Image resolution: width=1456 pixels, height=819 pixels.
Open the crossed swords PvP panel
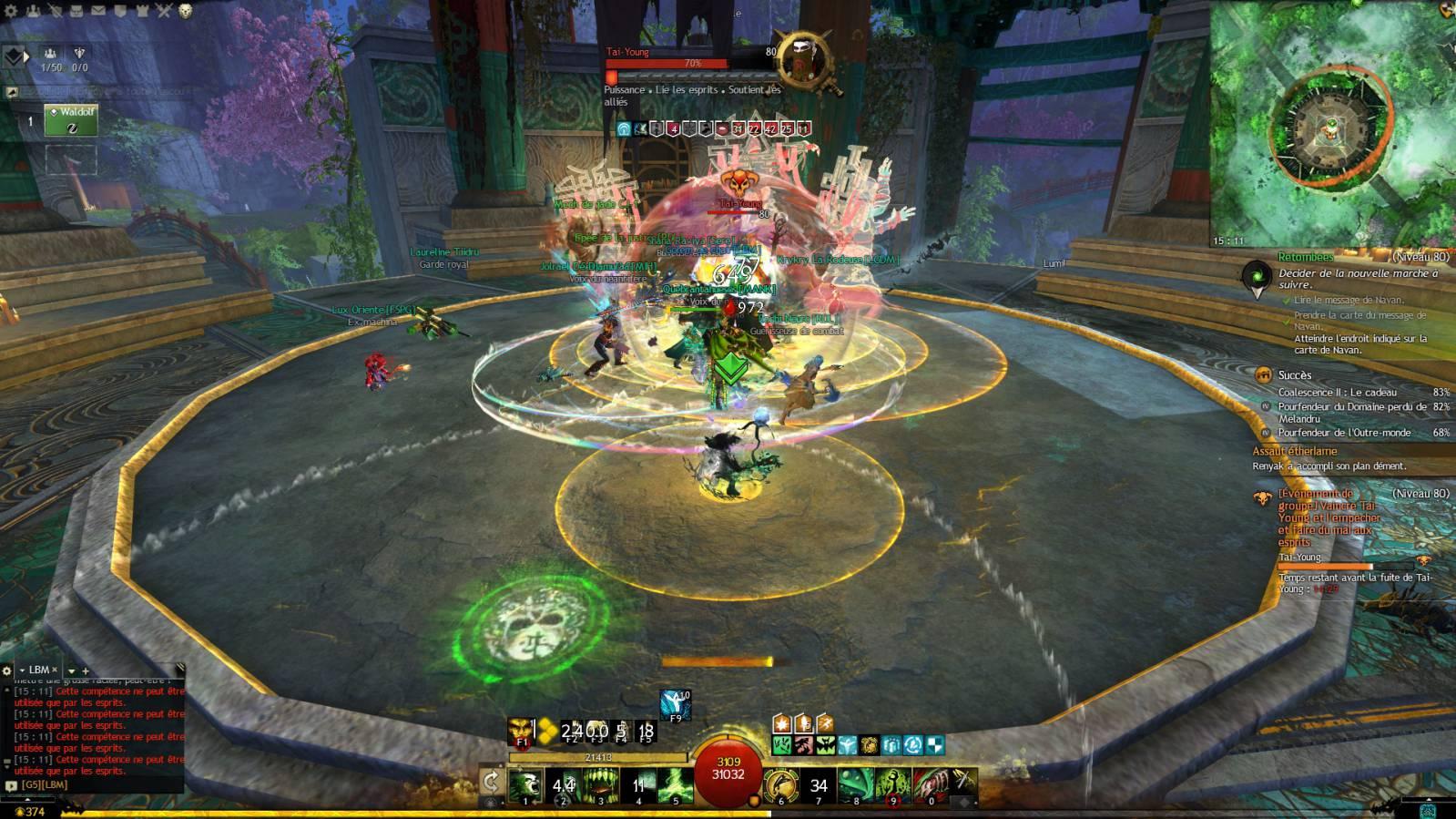tap(164, 11)
